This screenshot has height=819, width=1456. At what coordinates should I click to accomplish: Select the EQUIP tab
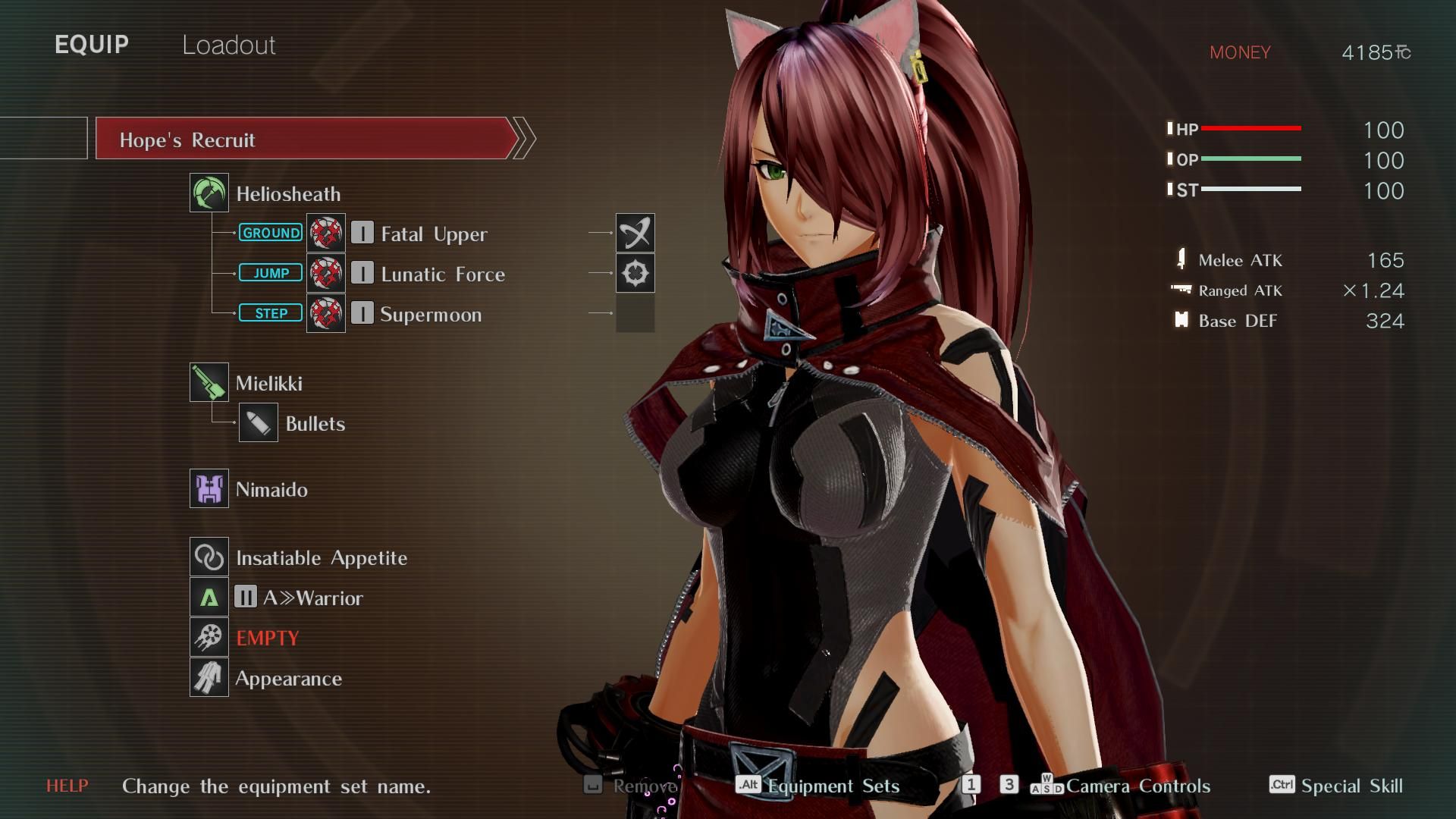(92, 45)
